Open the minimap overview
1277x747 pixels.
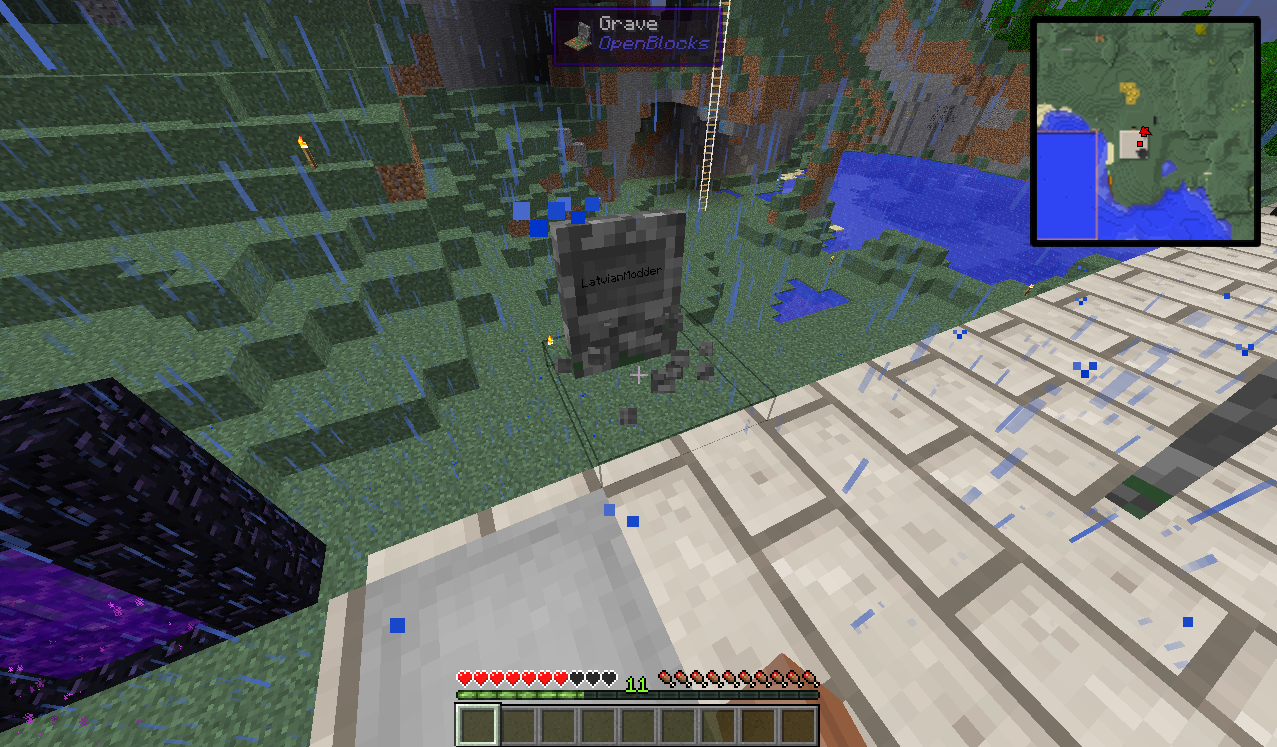pyautogui.click(x=1145, y=131)
